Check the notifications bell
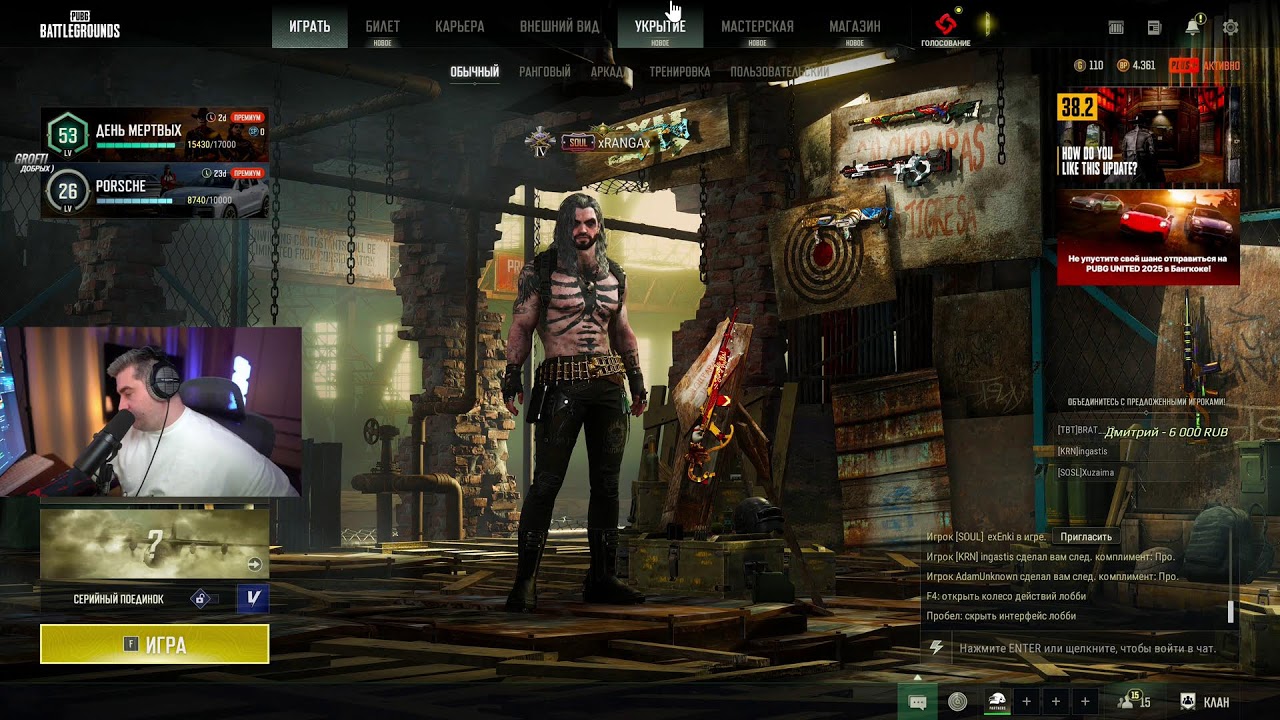The height and width of the screenshot is (720, 1280). coord(1192,28)
